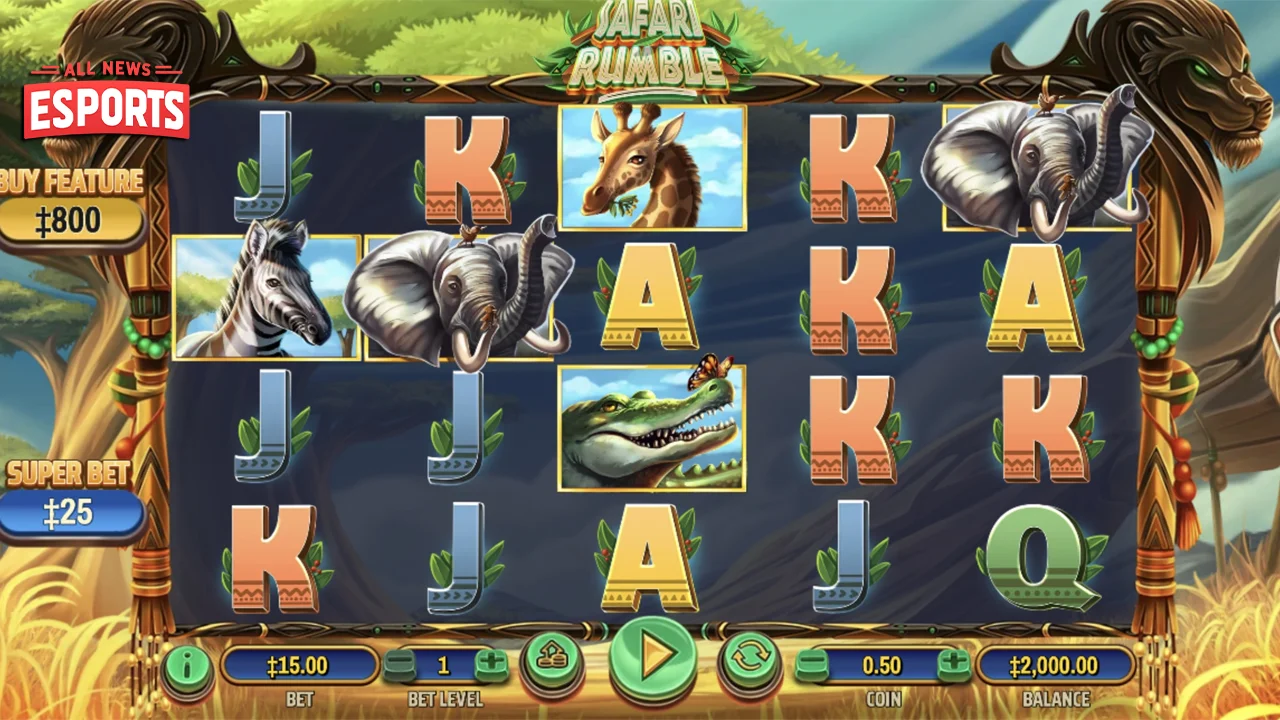Click the giraffe symbol on the reels
Screen dimensions: 1280x720
click(651, 168)
